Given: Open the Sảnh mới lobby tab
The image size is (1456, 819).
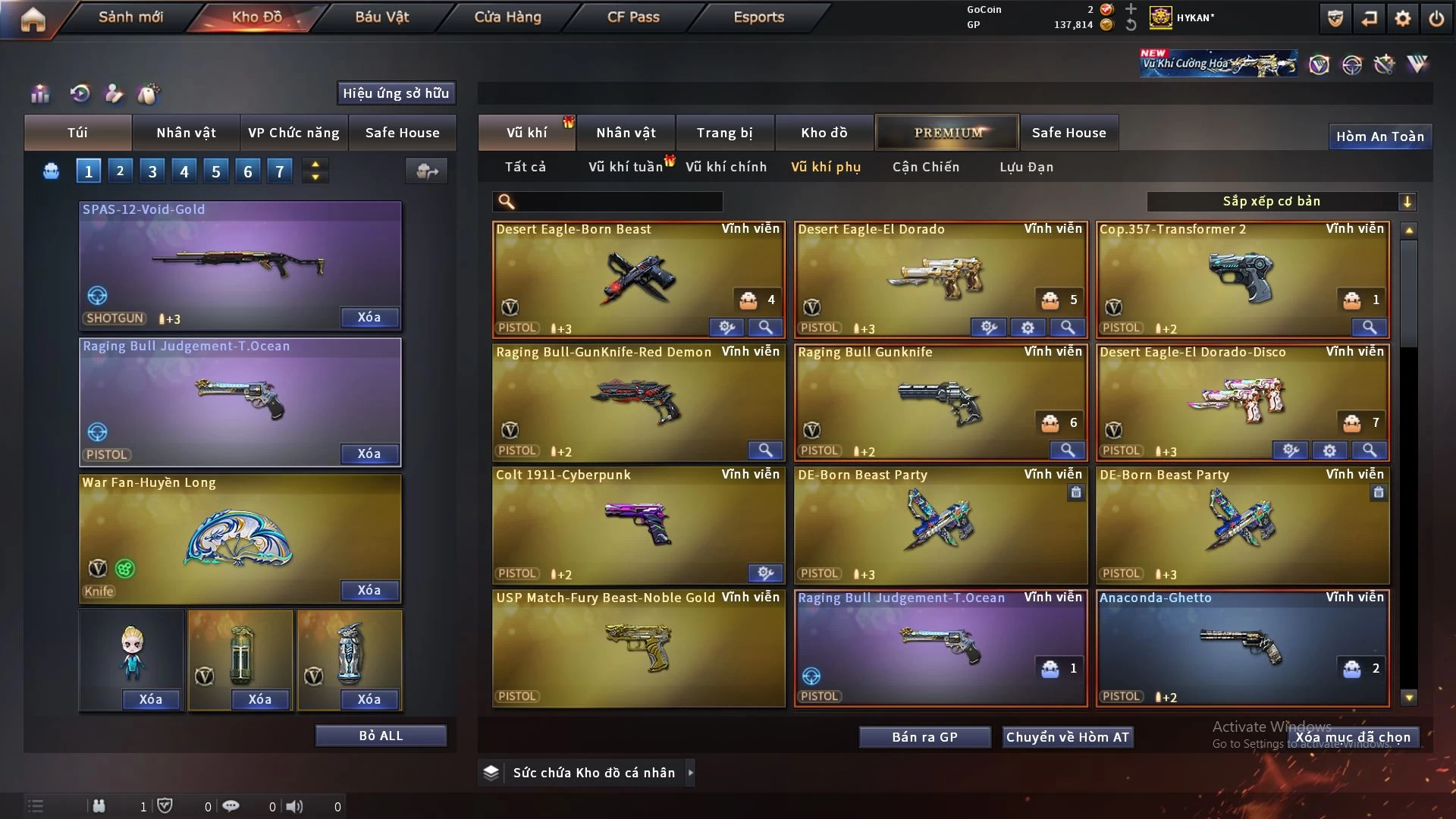Looking at the screenshot, I should coord(130,17).
